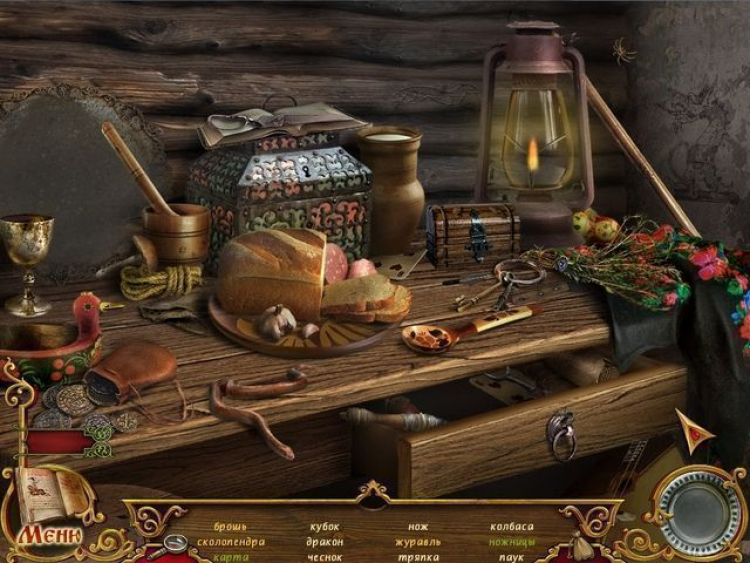Click the word ножницы in the list
Screen dimensions: 750x563
click(x=511, y=542)
